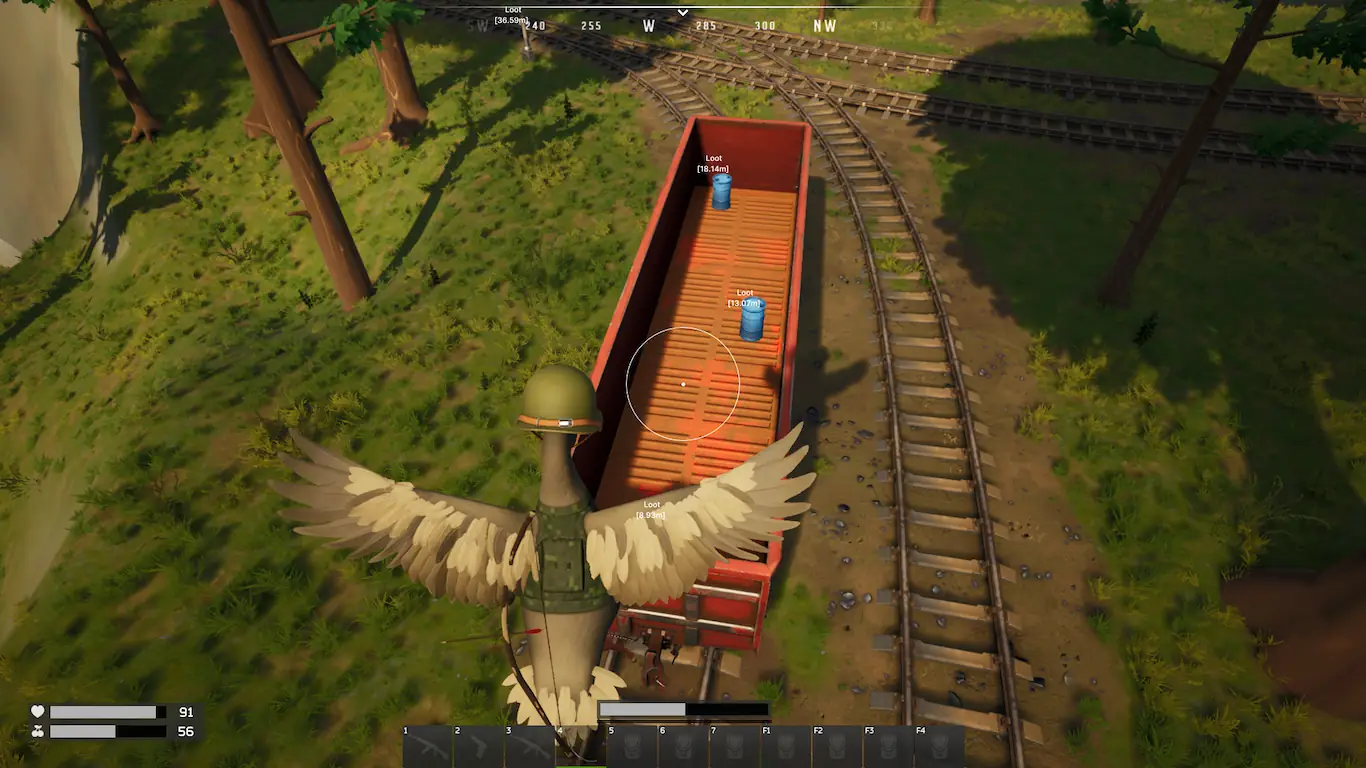Select hotbar slot 7
1366x768 pixels.
pos(734,747)
